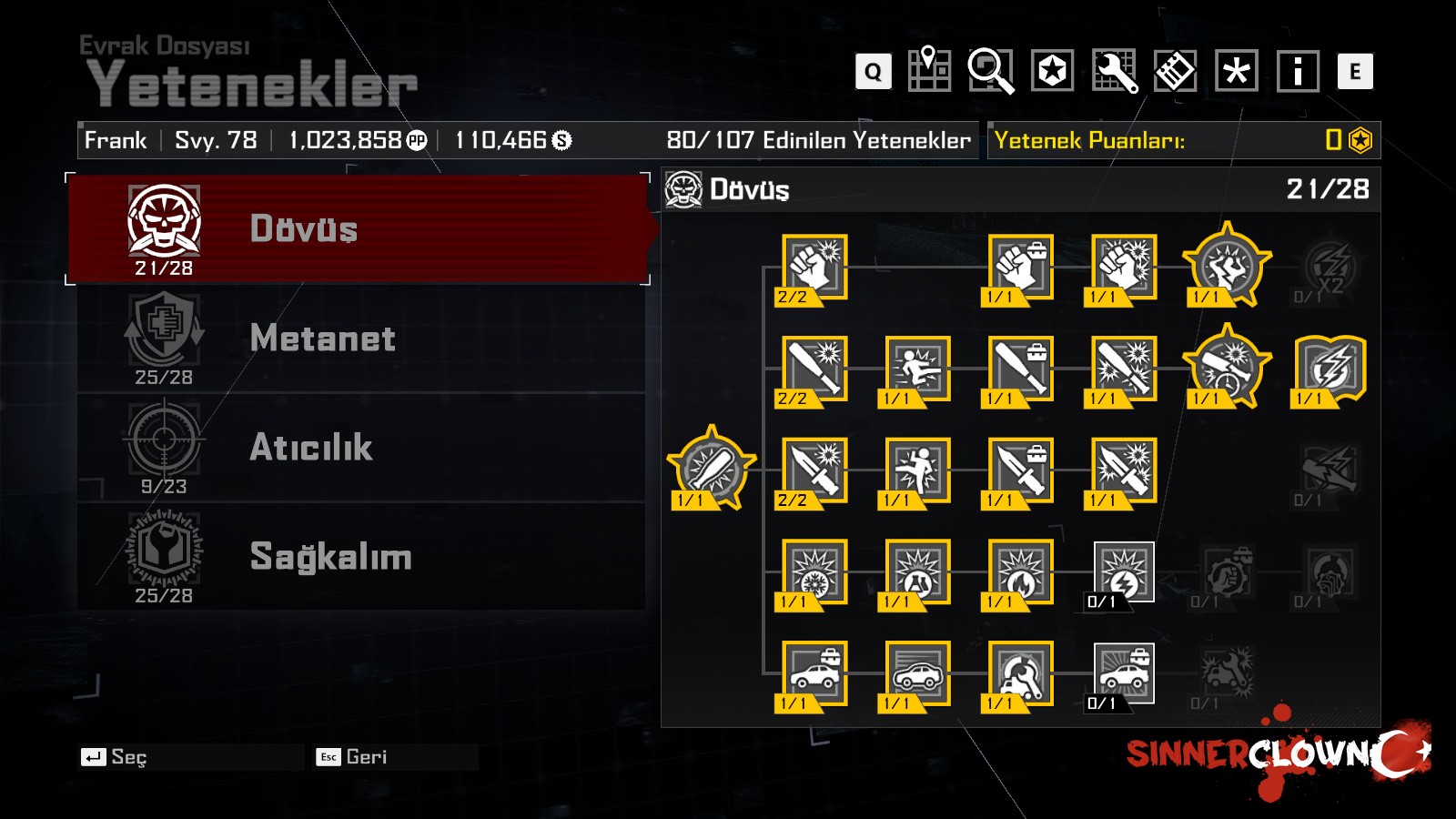This screenshot has width=1456, height=819.
Task: Select the unlocked fist punch skill 2/2
Action: tap(814, 268)
